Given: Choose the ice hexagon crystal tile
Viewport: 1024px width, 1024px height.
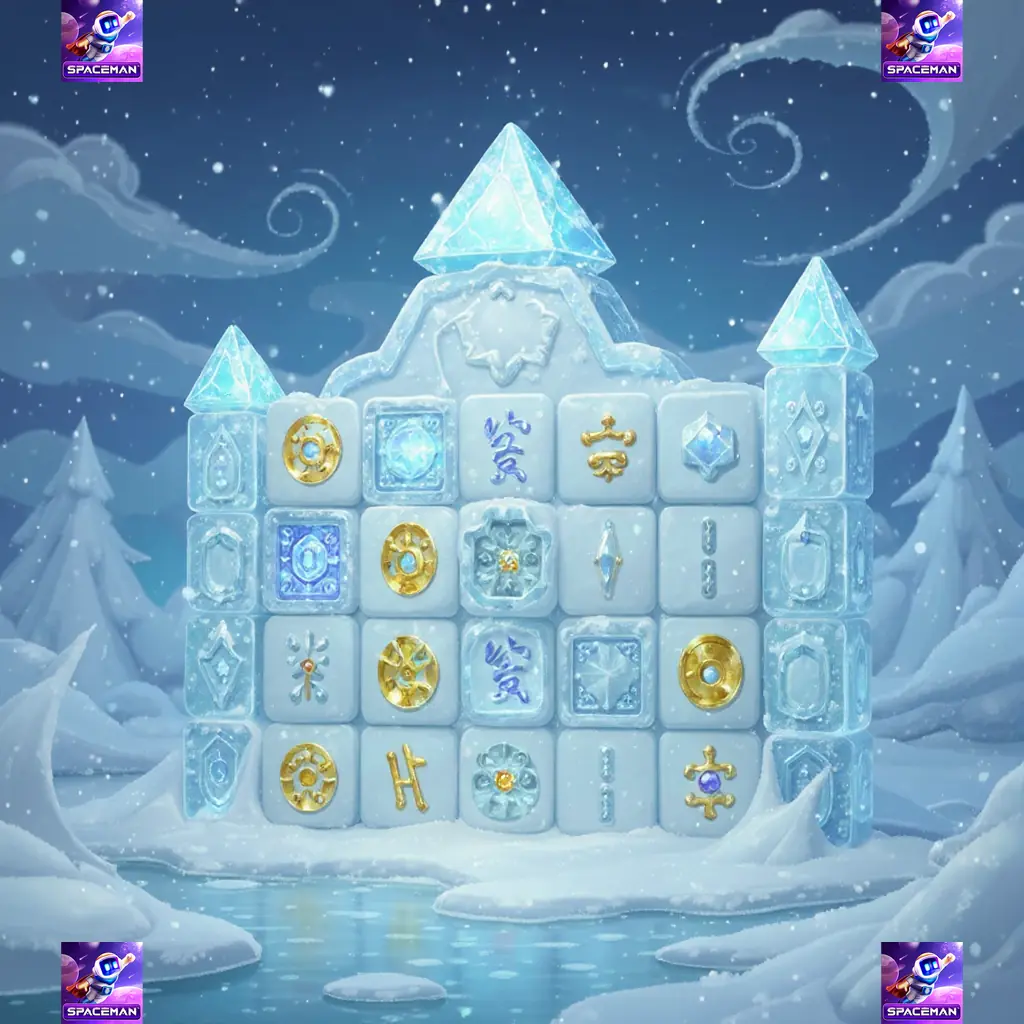Looking at the screenshot, I should [x=710, y=445].
